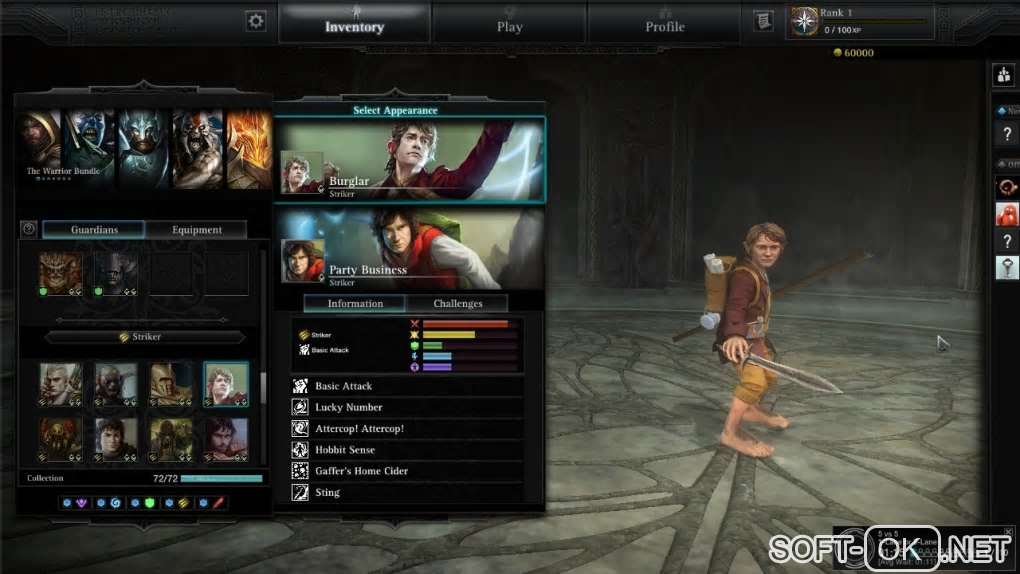Image resolution: width=1020 pixels, height=574 pixels.
Task: Select the Burglar appearance
Action: [x=410, y=160]
